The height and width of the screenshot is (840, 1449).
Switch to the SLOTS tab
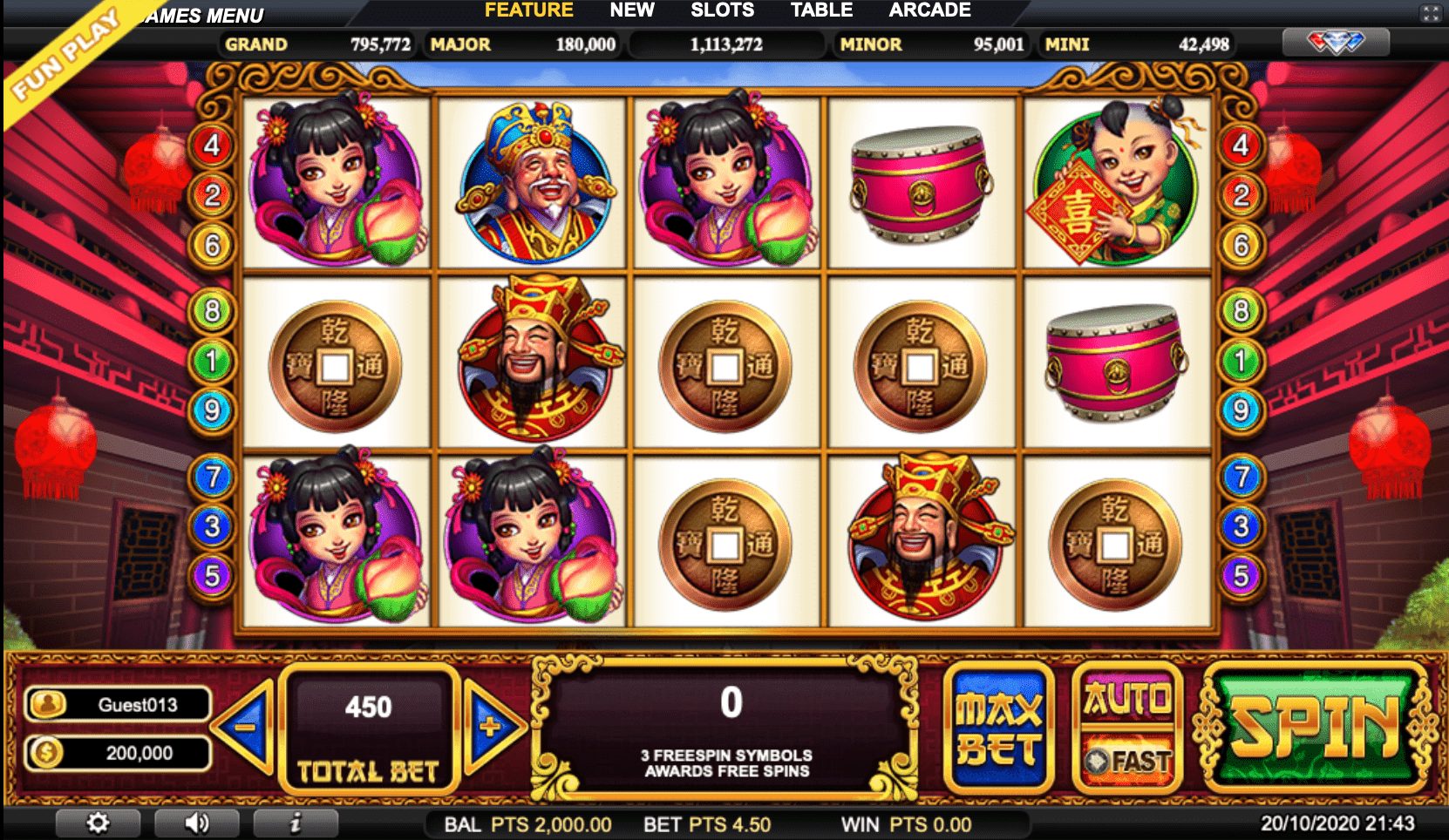[723, 10]
